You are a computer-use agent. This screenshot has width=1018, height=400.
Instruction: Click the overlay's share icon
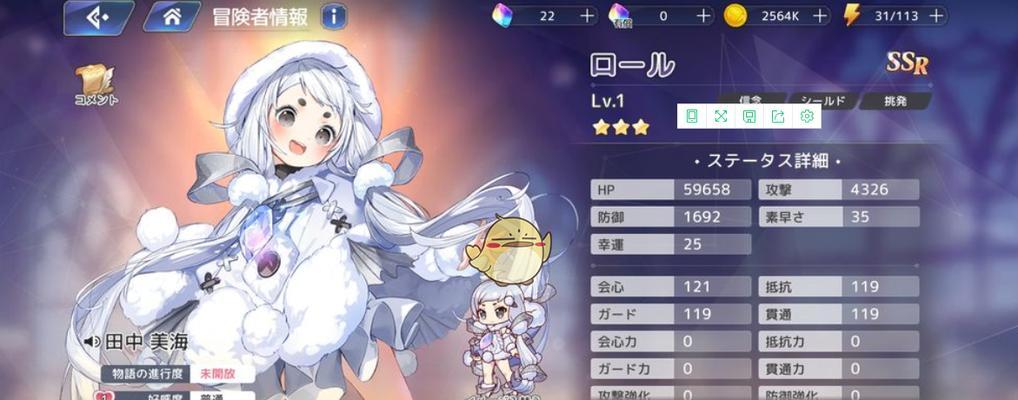click(x=778, y=117)
